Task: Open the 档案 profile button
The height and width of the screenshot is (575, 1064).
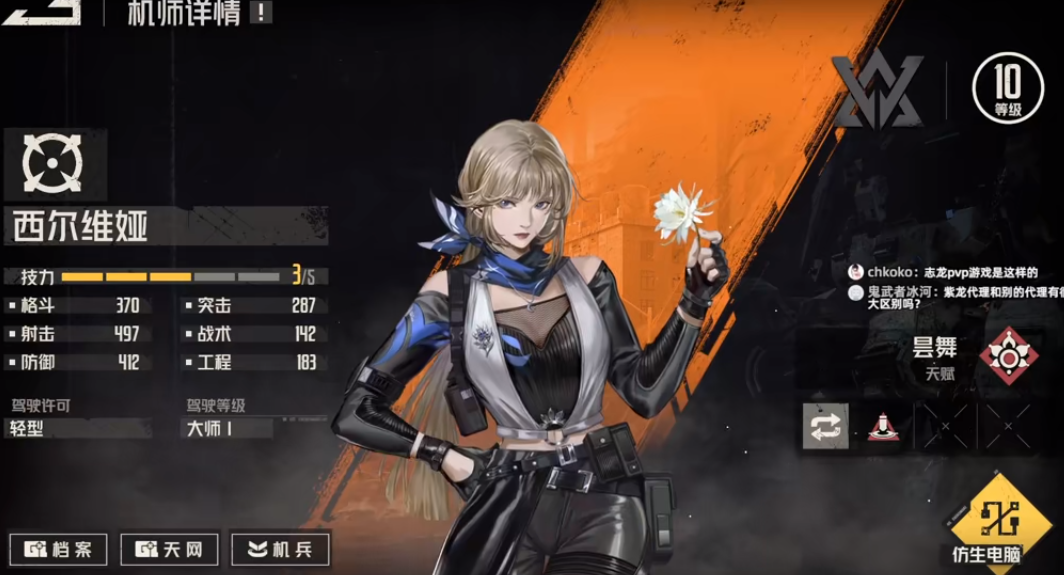Action: pyautogui.click(x=58, y=549)
